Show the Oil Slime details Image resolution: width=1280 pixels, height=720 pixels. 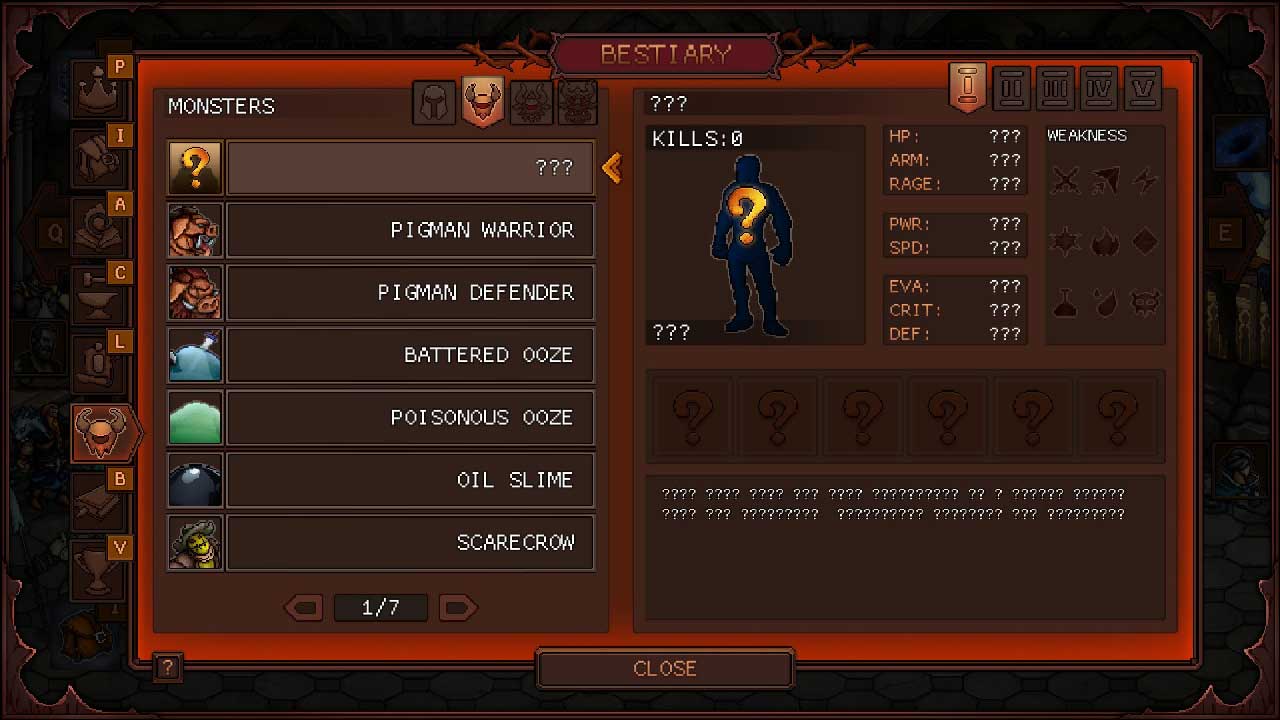tap(410, 480)
